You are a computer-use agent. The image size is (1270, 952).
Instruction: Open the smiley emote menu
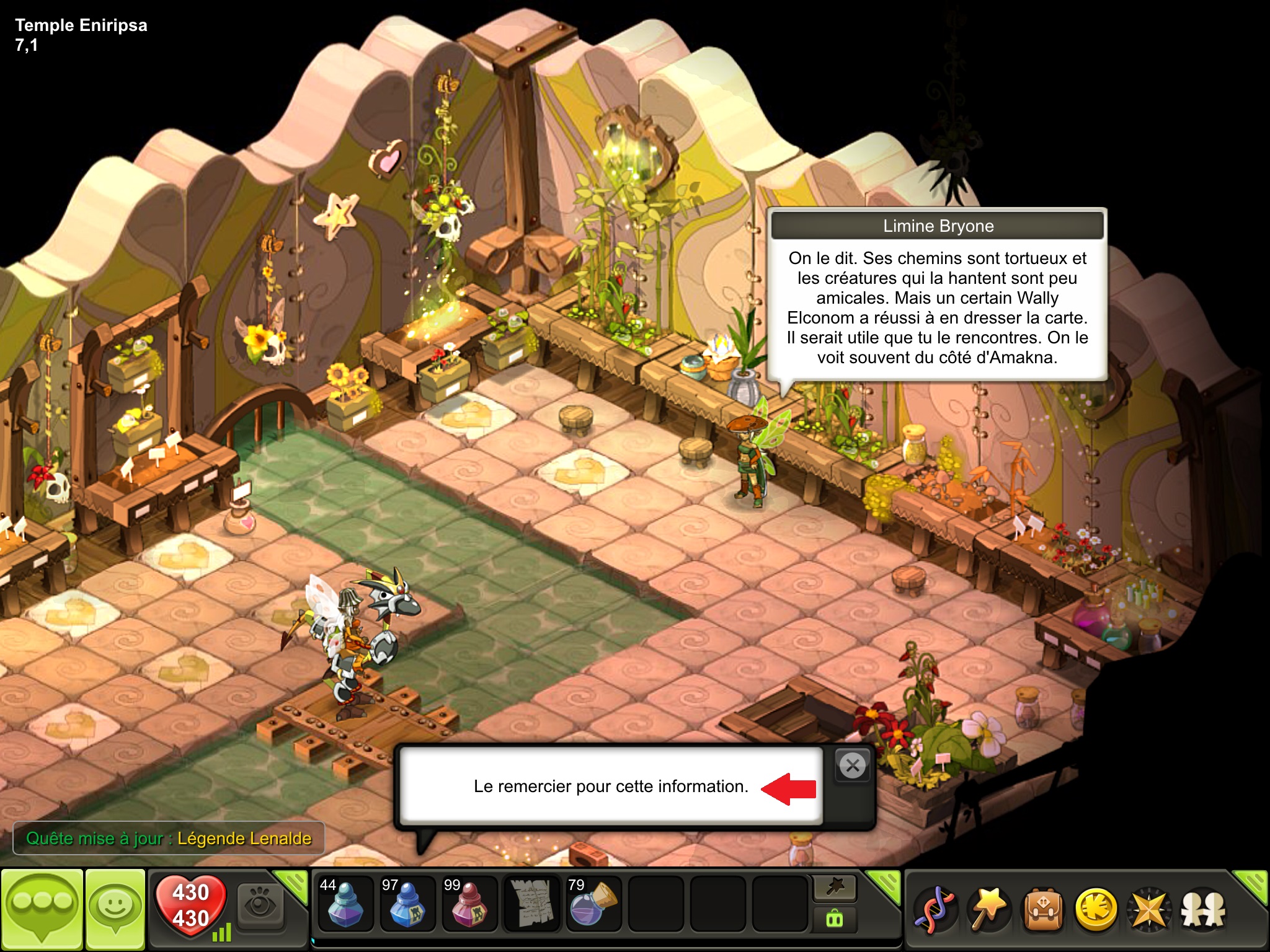click(115, 909)
